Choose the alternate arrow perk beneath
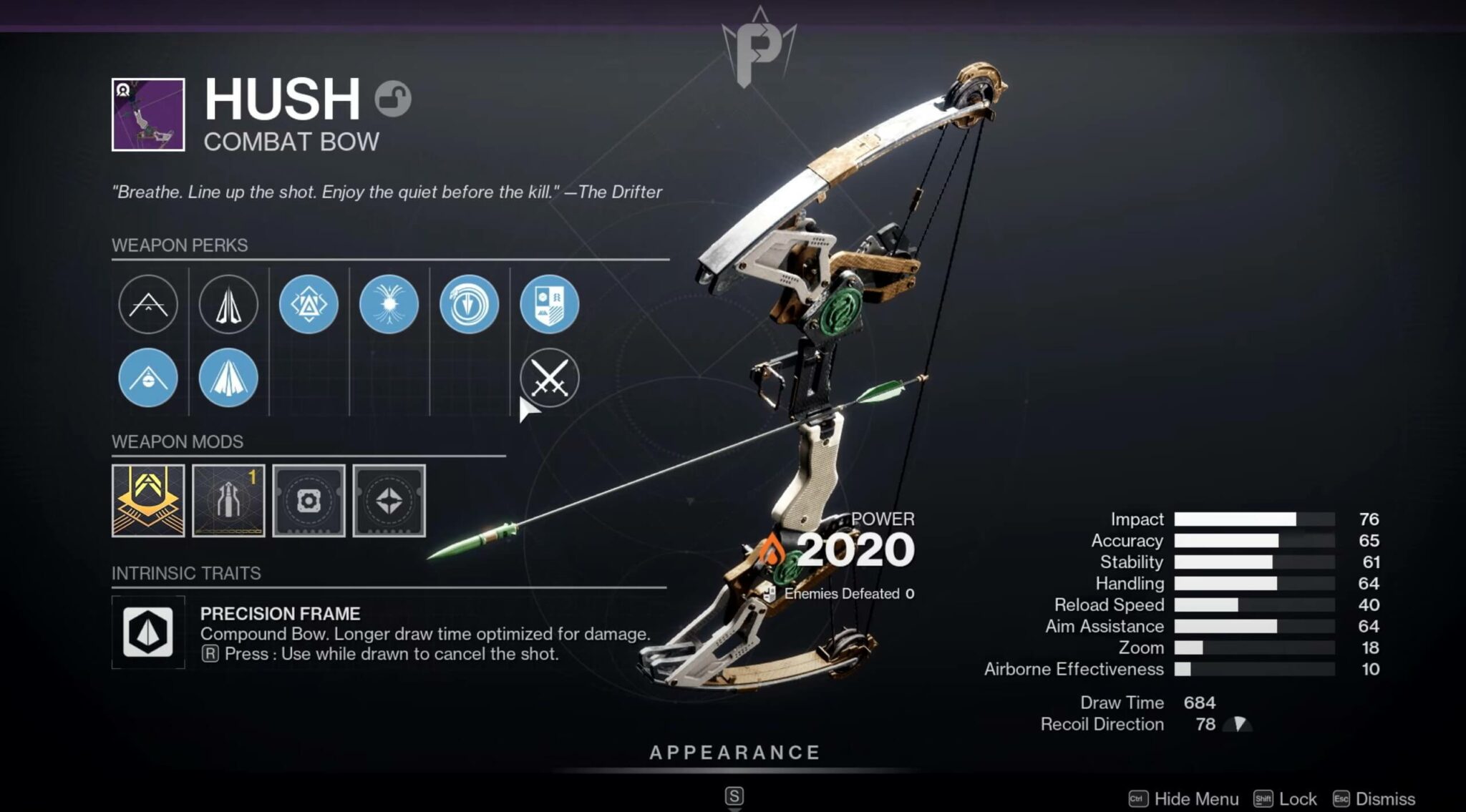Screen dimensions: 1466x812 tap(228, 378)
